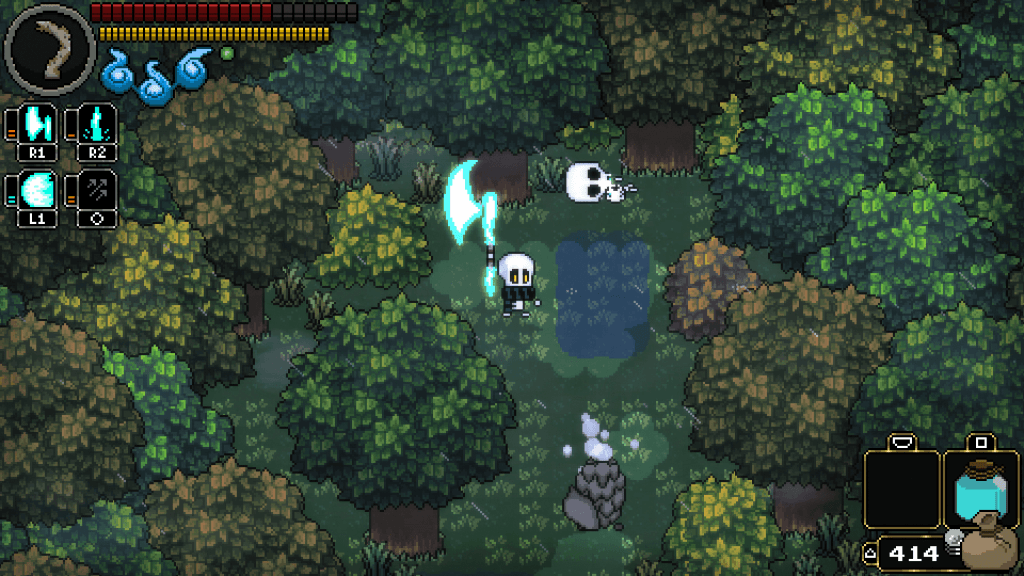Use the R2 spectral blade ability
Screen dimensions: 1024x576
(x=98, y=127)
